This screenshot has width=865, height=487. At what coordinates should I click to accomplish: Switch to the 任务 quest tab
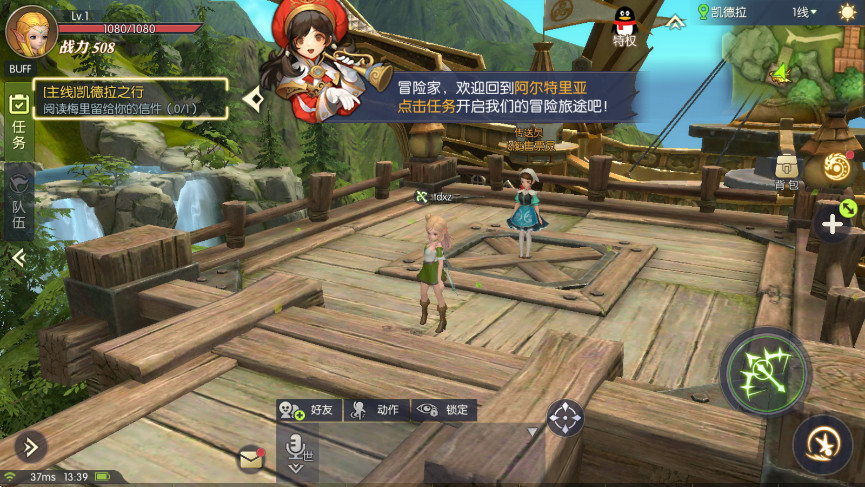[18, 122]
